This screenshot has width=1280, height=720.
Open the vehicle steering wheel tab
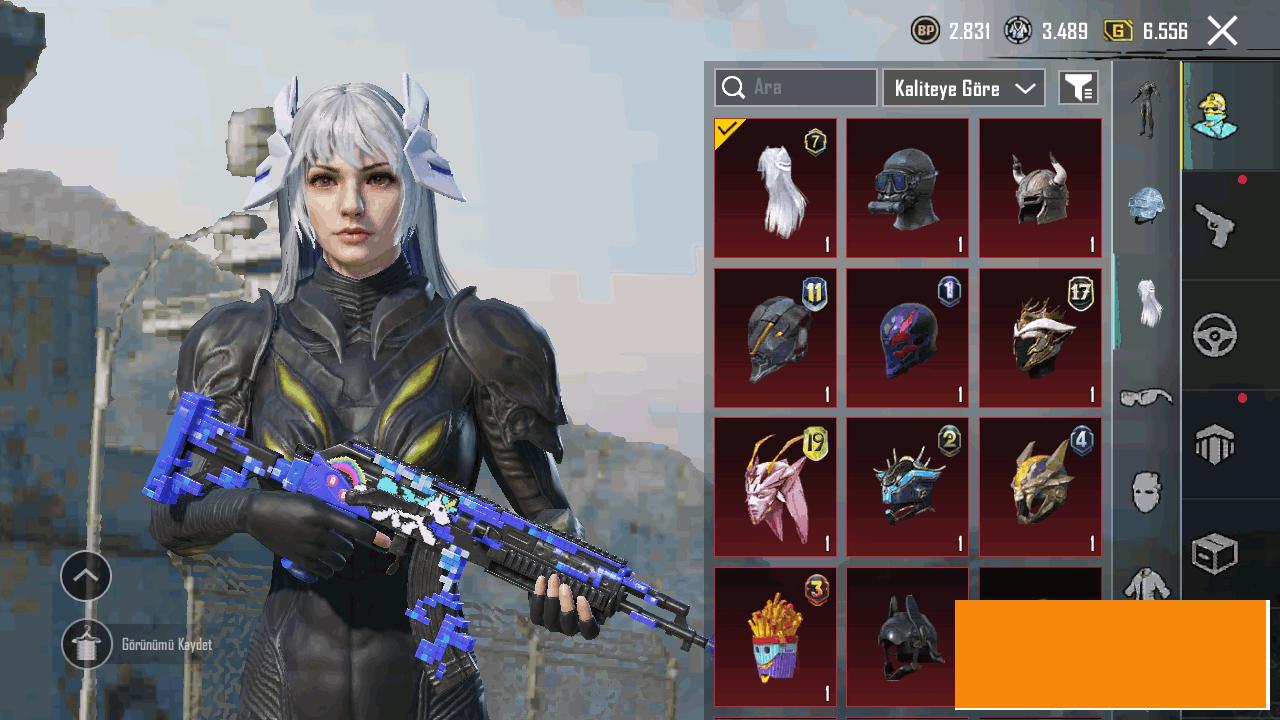pos(1216,336)
